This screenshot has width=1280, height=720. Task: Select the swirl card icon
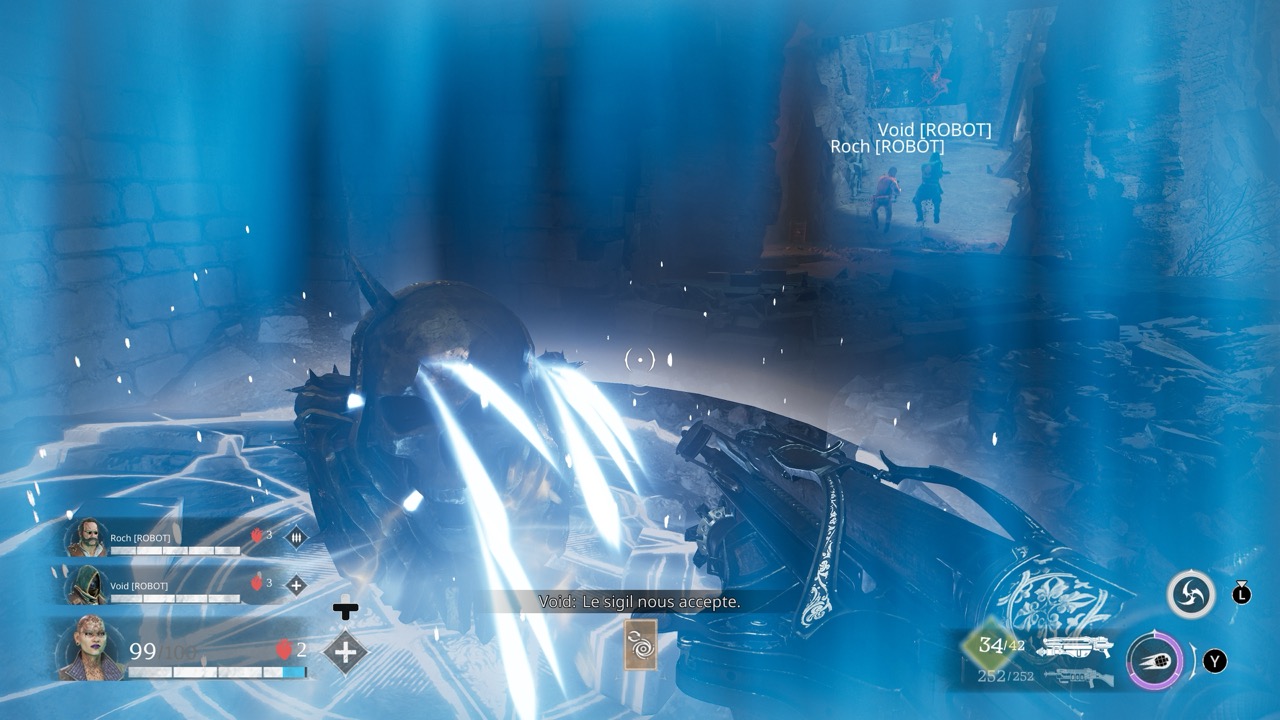(x=640, y=645)
